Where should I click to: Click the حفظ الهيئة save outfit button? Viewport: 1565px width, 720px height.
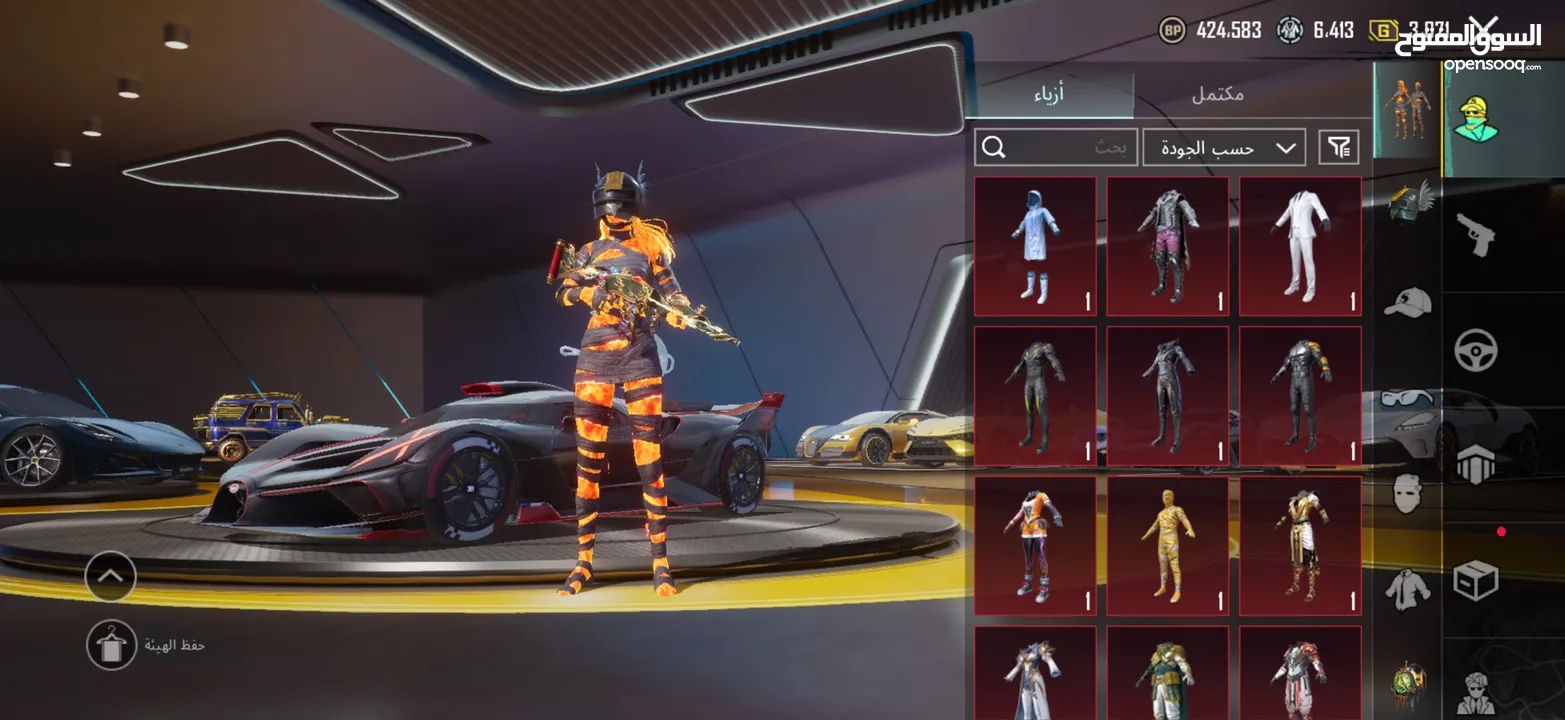pos(111,645)
